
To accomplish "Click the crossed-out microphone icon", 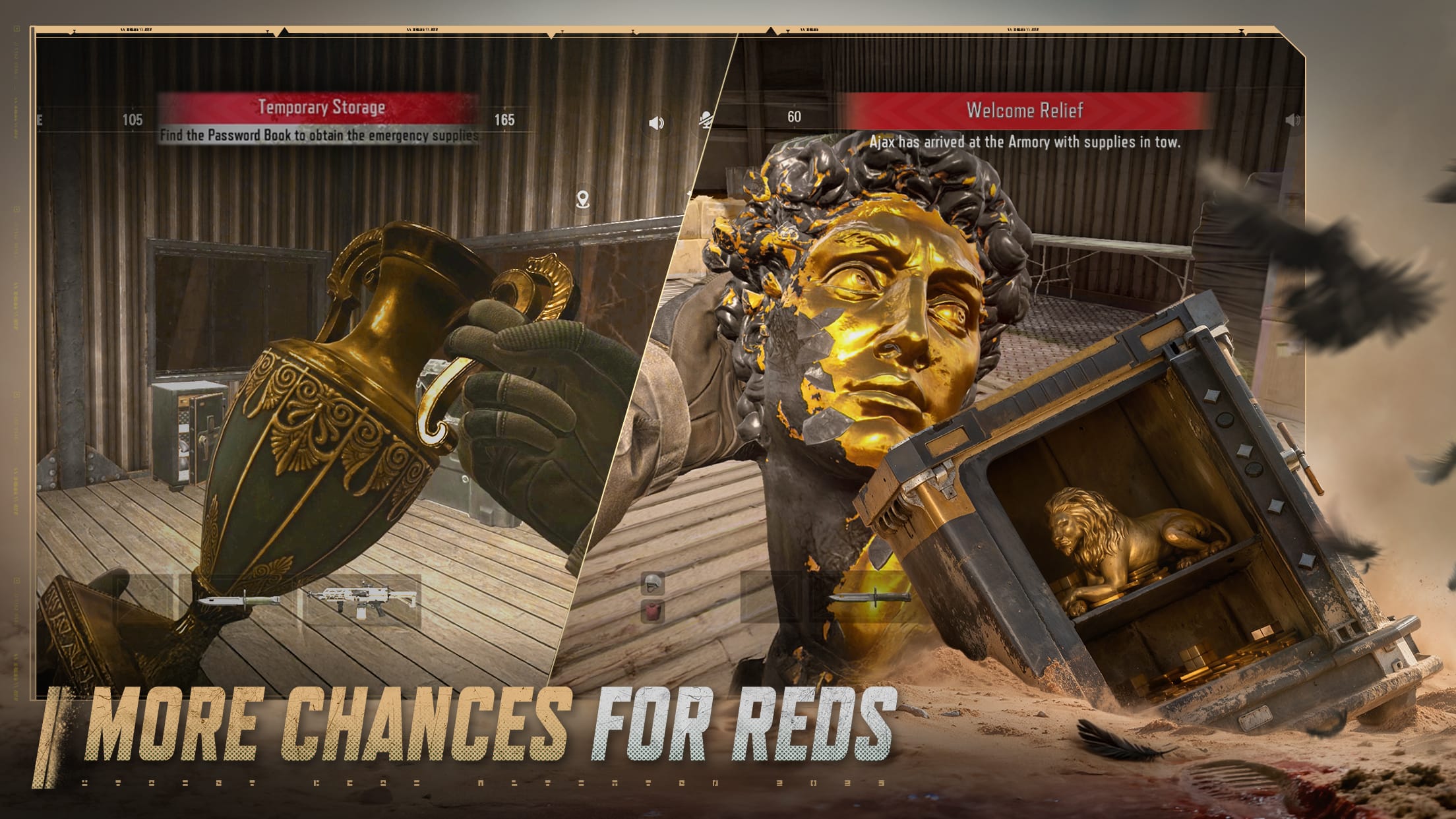I will pyautogui.click(x=706, y=121).
